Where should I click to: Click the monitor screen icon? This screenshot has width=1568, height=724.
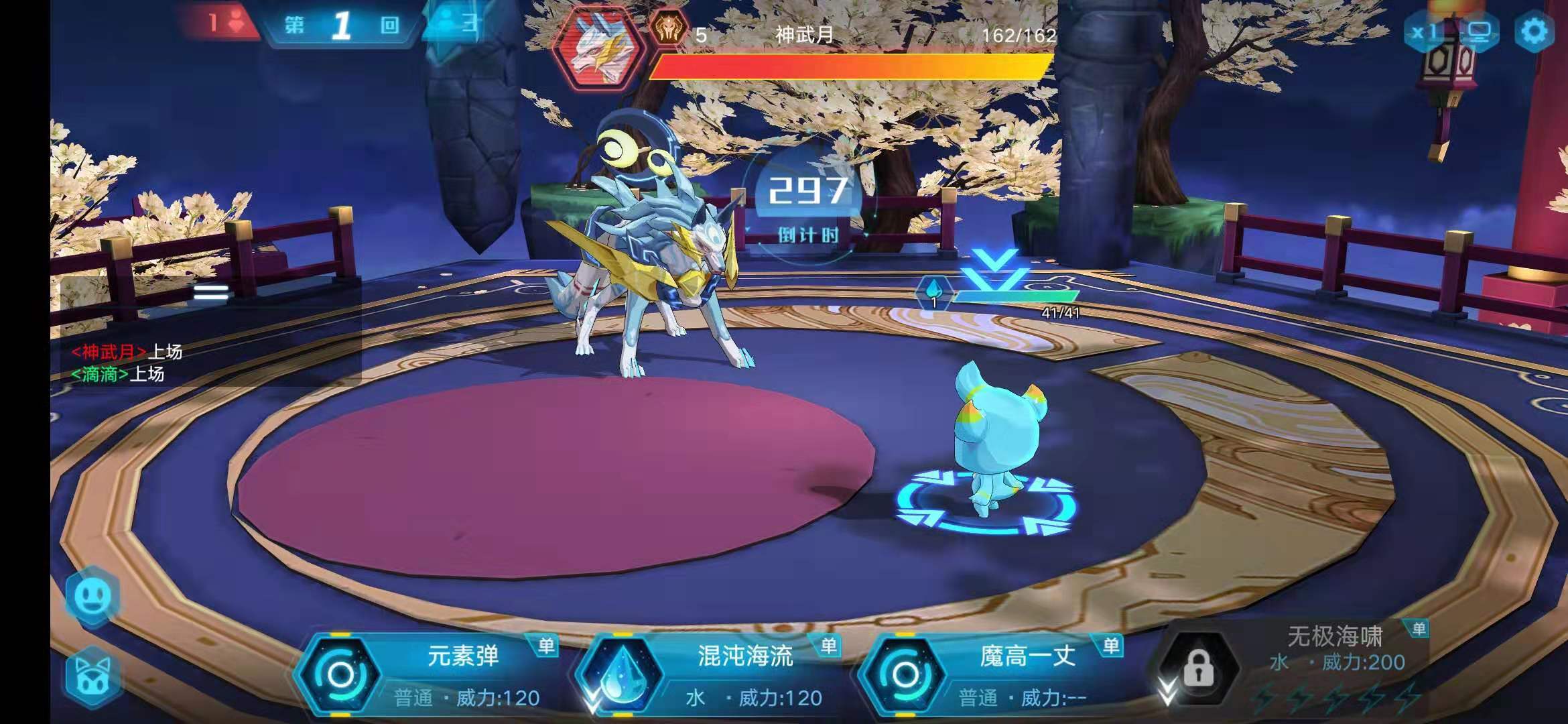[1479, 32]
